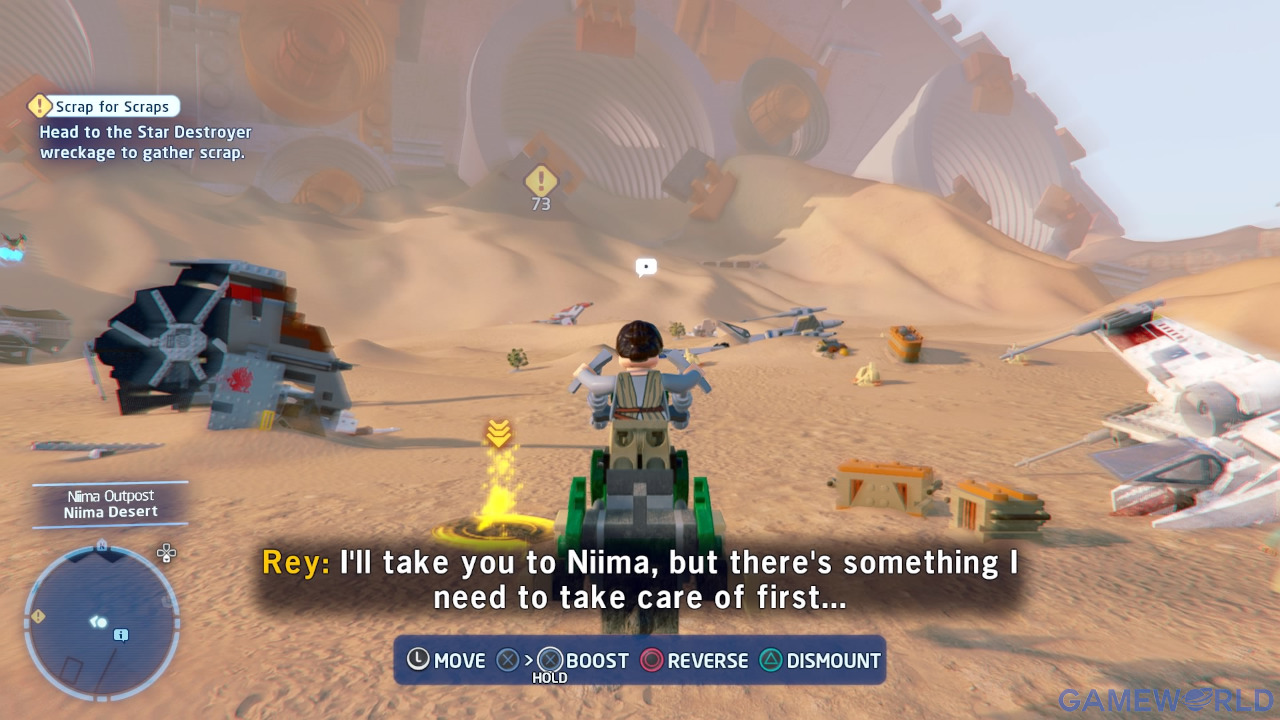
Task: Click the objective text about Star Destroyer wreckage
Action: [145, 142]
